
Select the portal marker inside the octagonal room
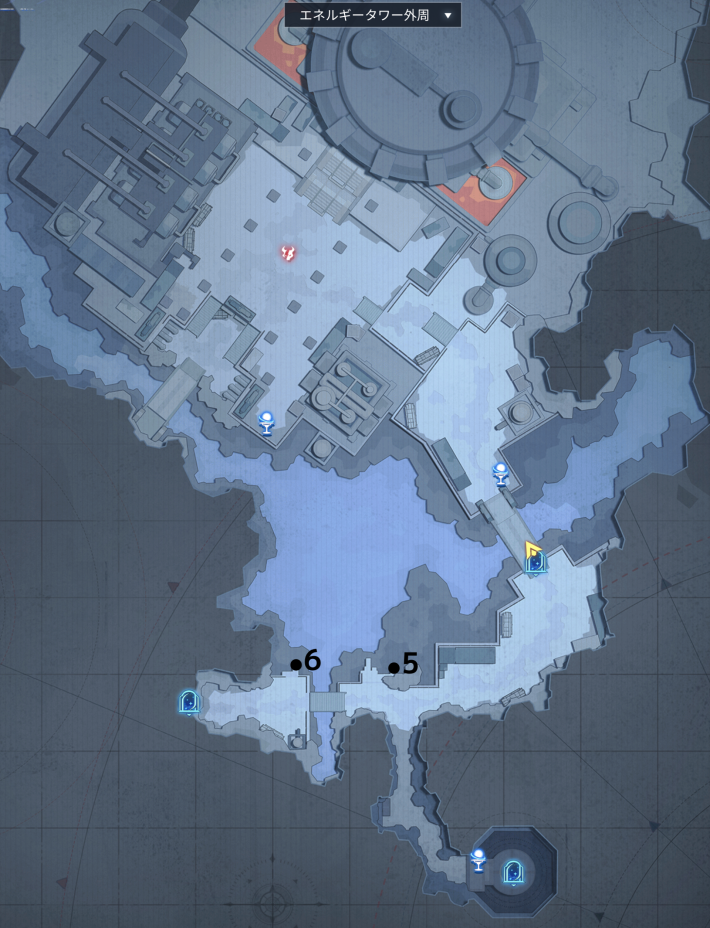click(x=513, y=872)
